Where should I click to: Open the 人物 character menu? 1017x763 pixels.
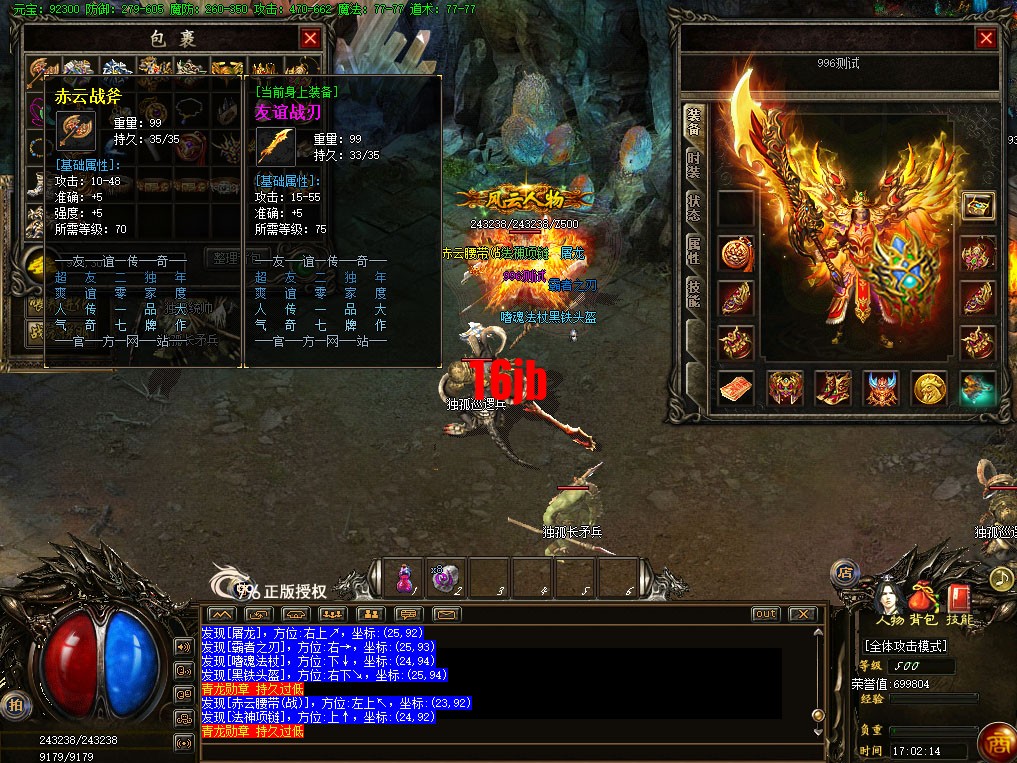tap(889, 600)
